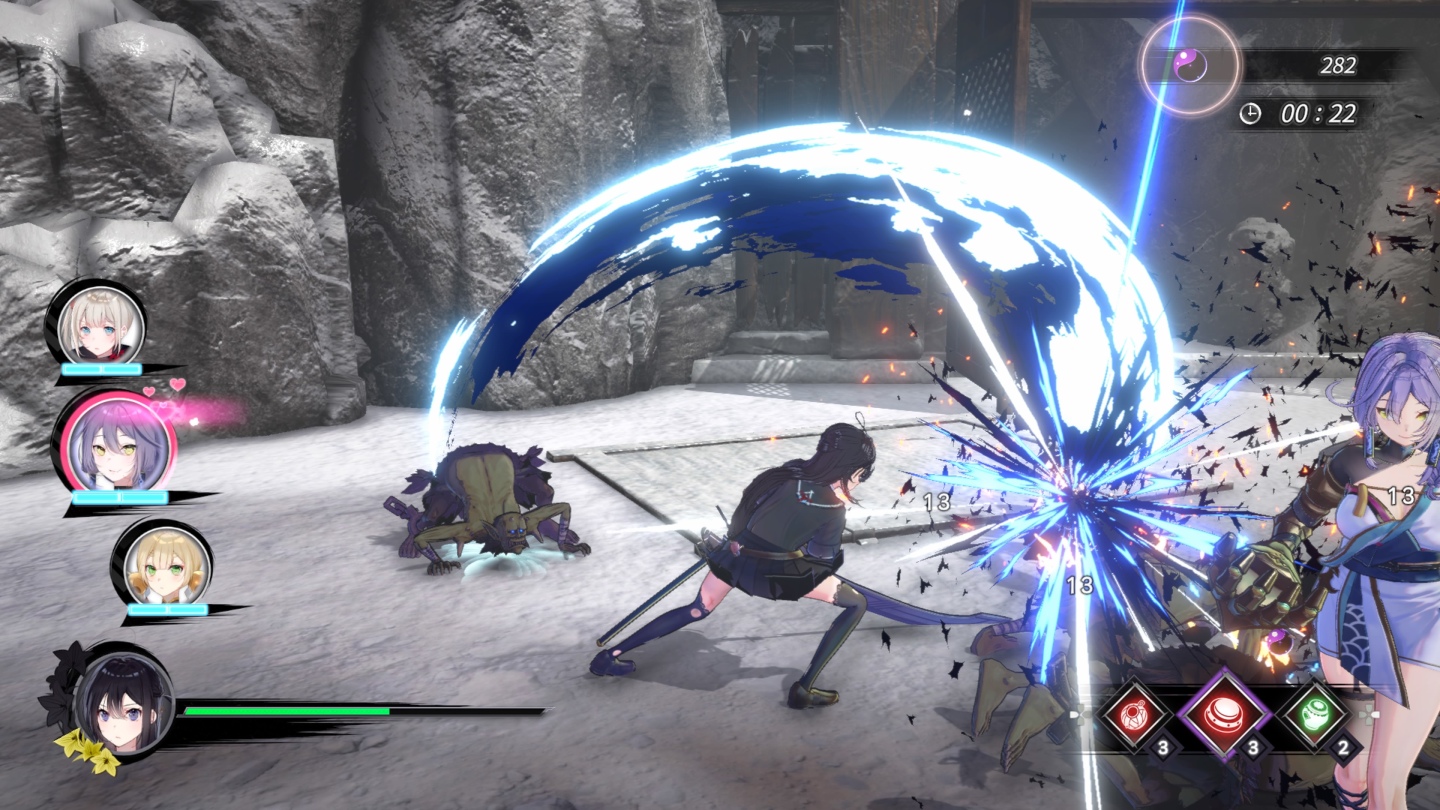
Task: Select the green jar item slot
Action: [1315, 716]
